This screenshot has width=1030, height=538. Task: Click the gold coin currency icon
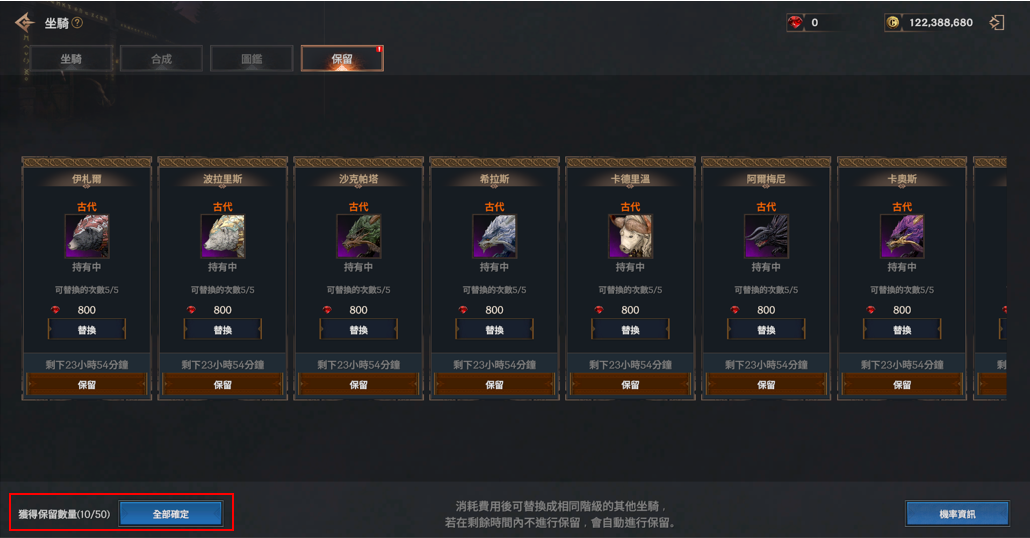[x=893, y=22]
